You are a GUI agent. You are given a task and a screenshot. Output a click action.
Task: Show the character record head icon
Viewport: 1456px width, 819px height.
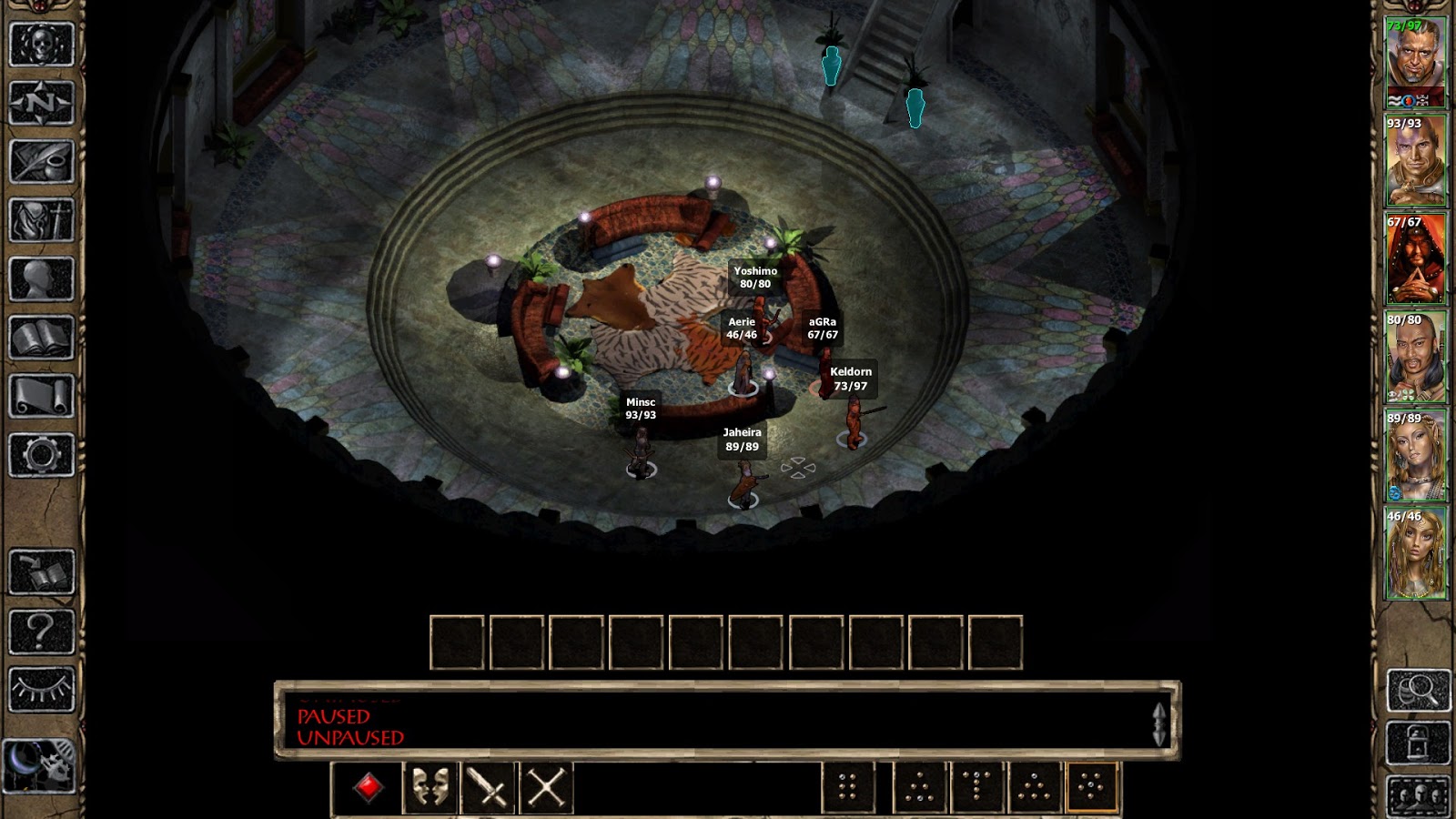click(x=41, y=278)
